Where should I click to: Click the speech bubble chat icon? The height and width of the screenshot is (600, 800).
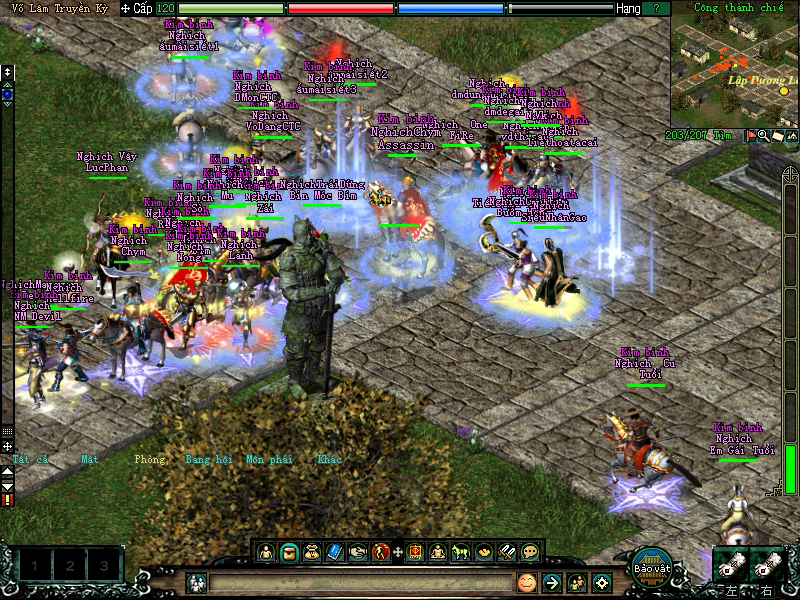[x=530, y=551]
